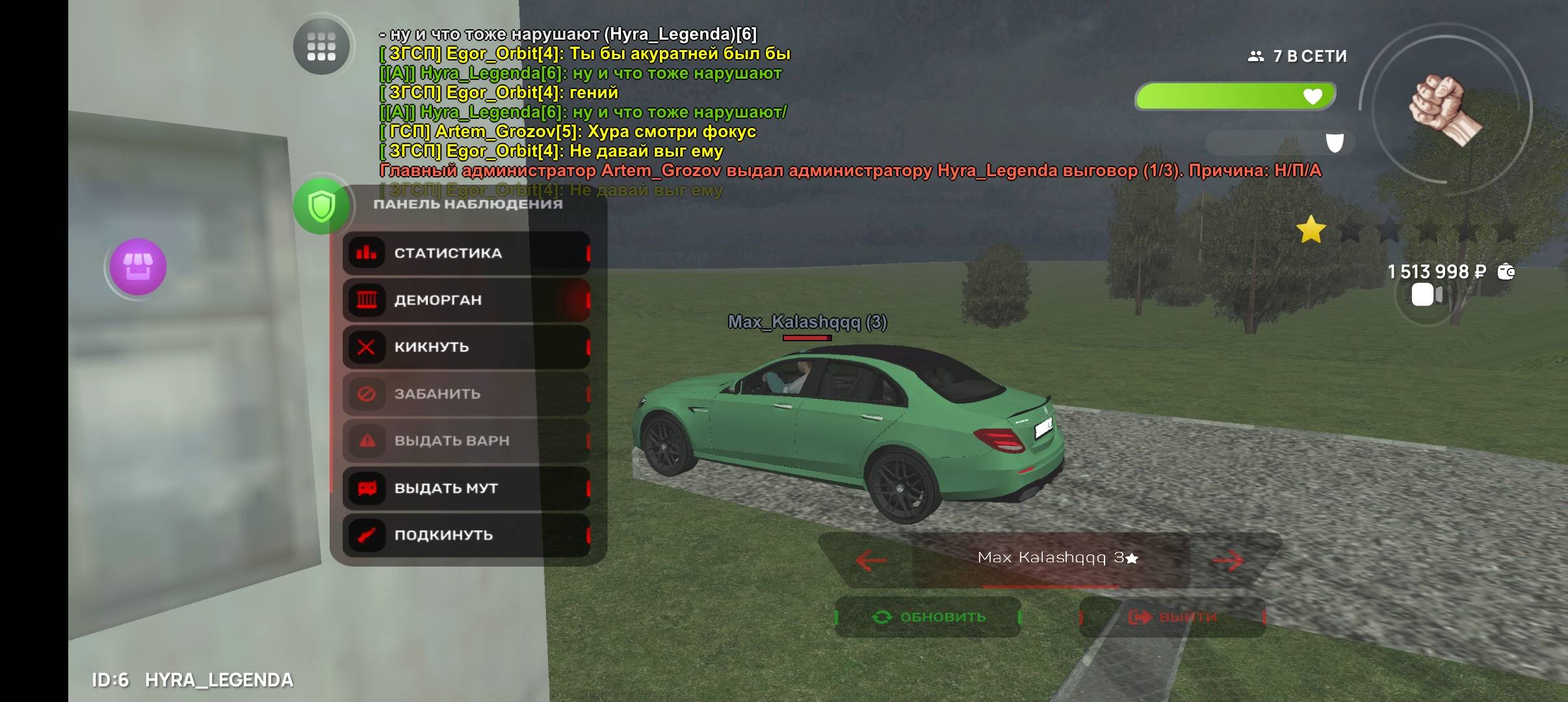This screenshot has height=702, width=1568.
Task: Switch to next player with right arrow
Action: (1228, 560)
